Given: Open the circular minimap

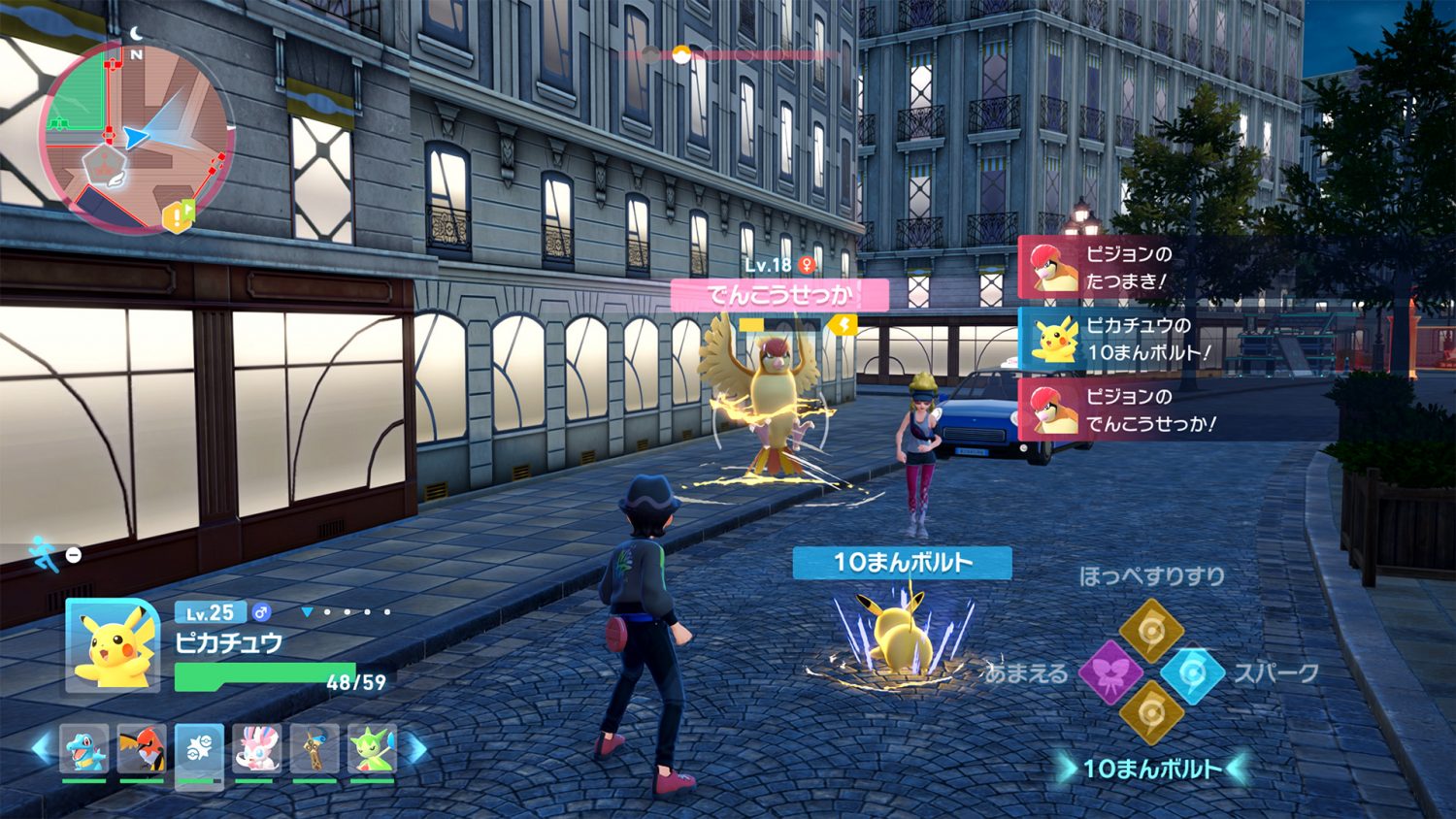Looking at the screenshot, I should [136, 138].
